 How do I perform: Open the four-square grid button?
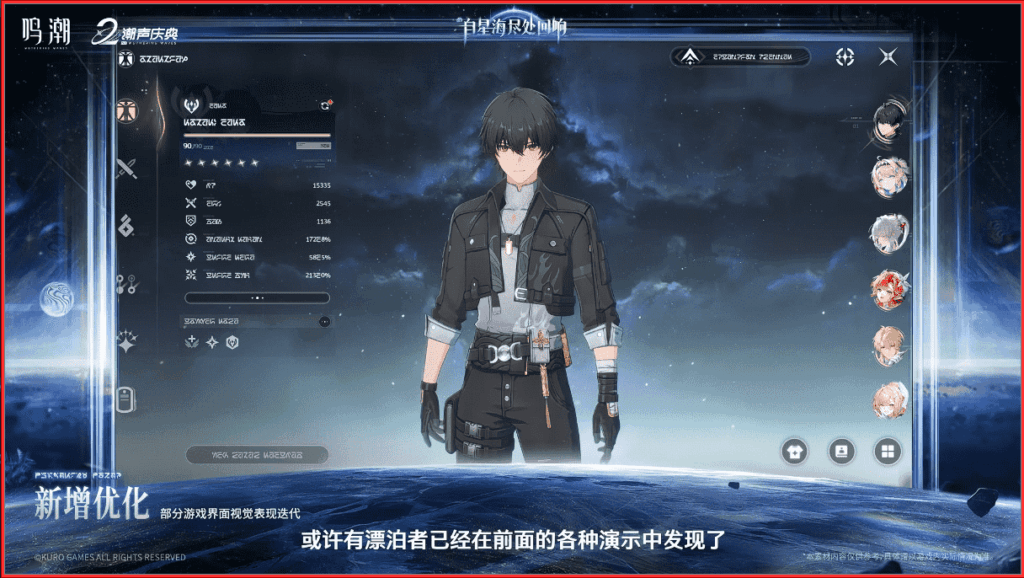[887, 451]
